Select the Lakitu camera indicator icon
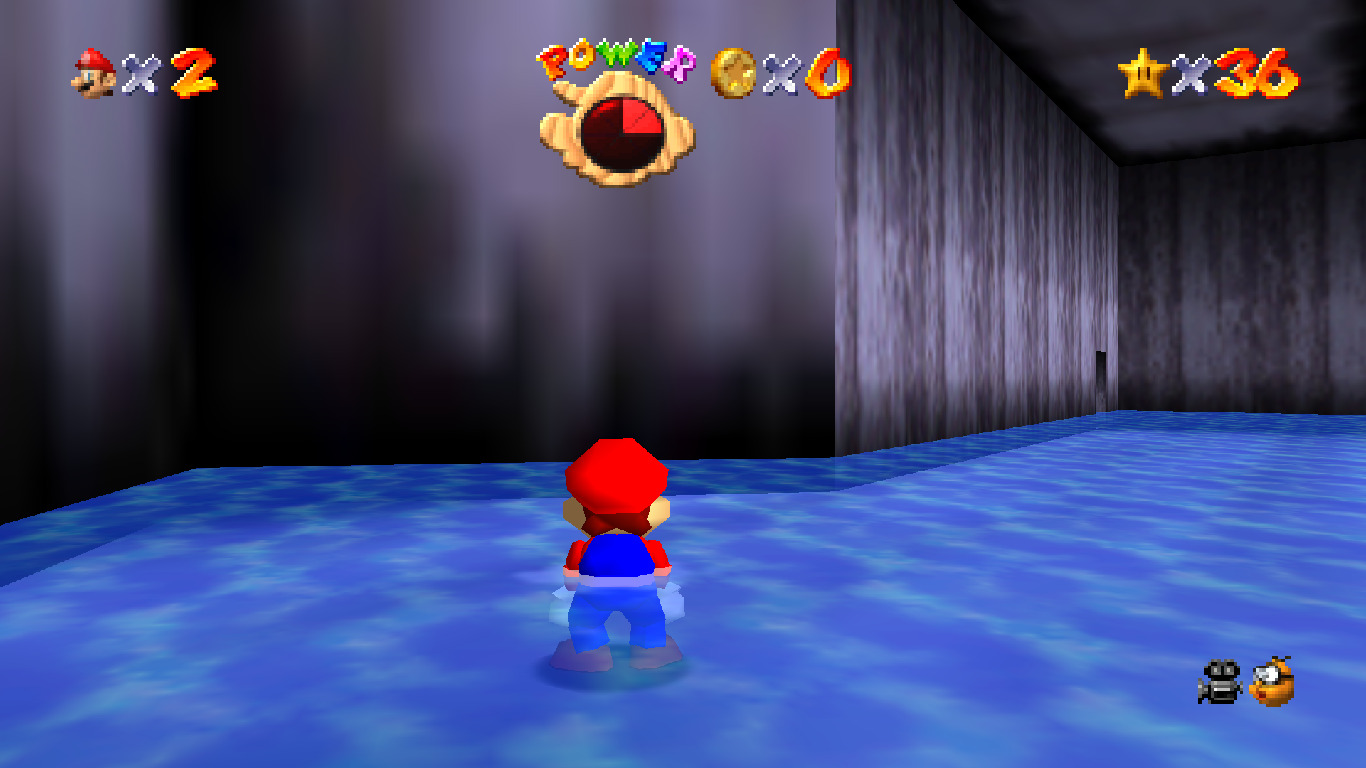Viewport: 1366px width, 768px height. point(1273,682)
